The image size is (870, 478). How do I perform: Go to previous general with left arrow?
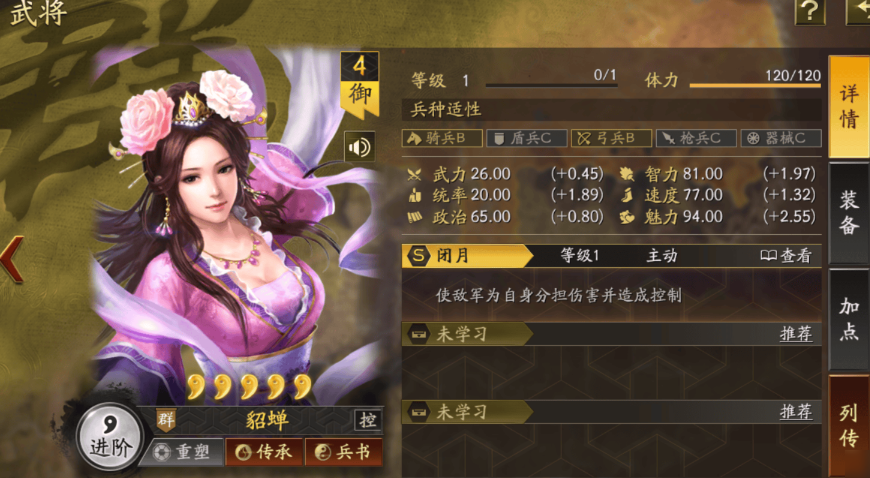[12, 258]
